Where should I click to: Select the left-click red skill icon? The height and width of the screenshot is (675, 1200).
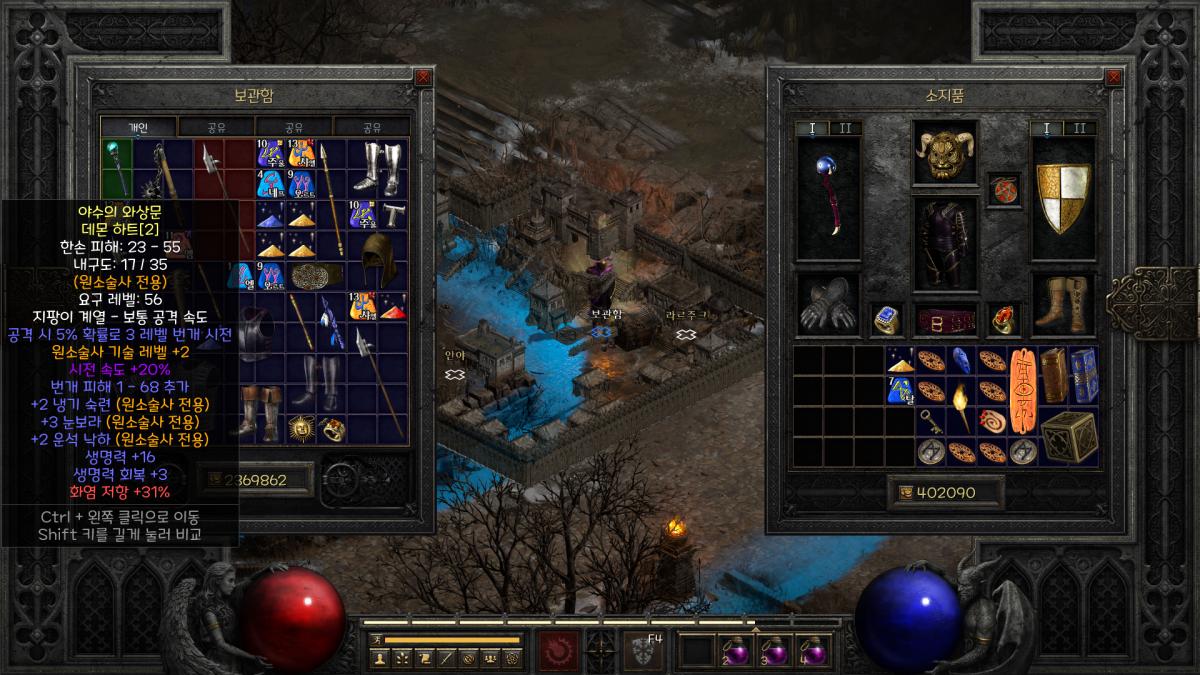point(559,650)
